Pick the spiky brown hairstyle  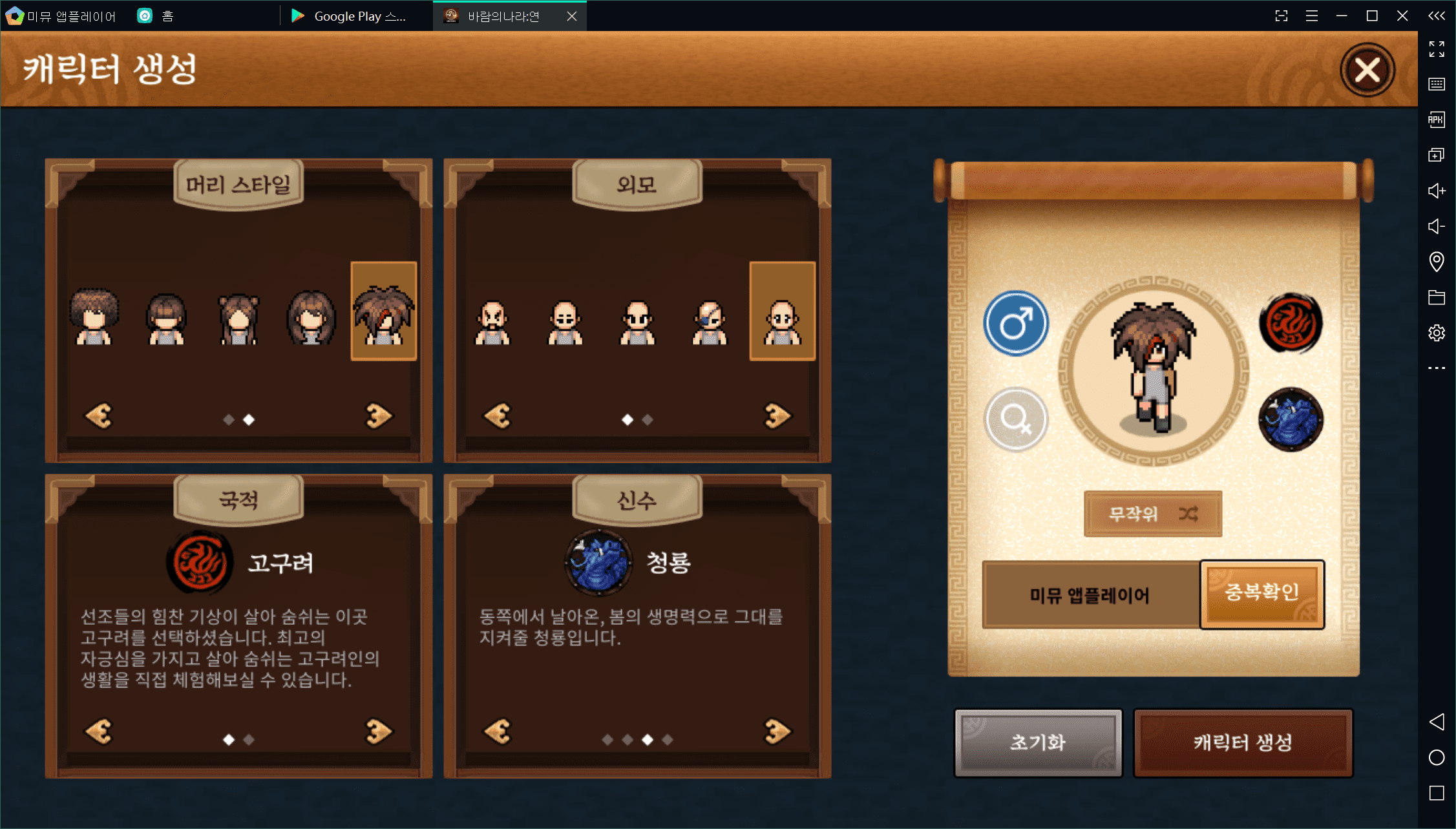(x=383, y=313)
